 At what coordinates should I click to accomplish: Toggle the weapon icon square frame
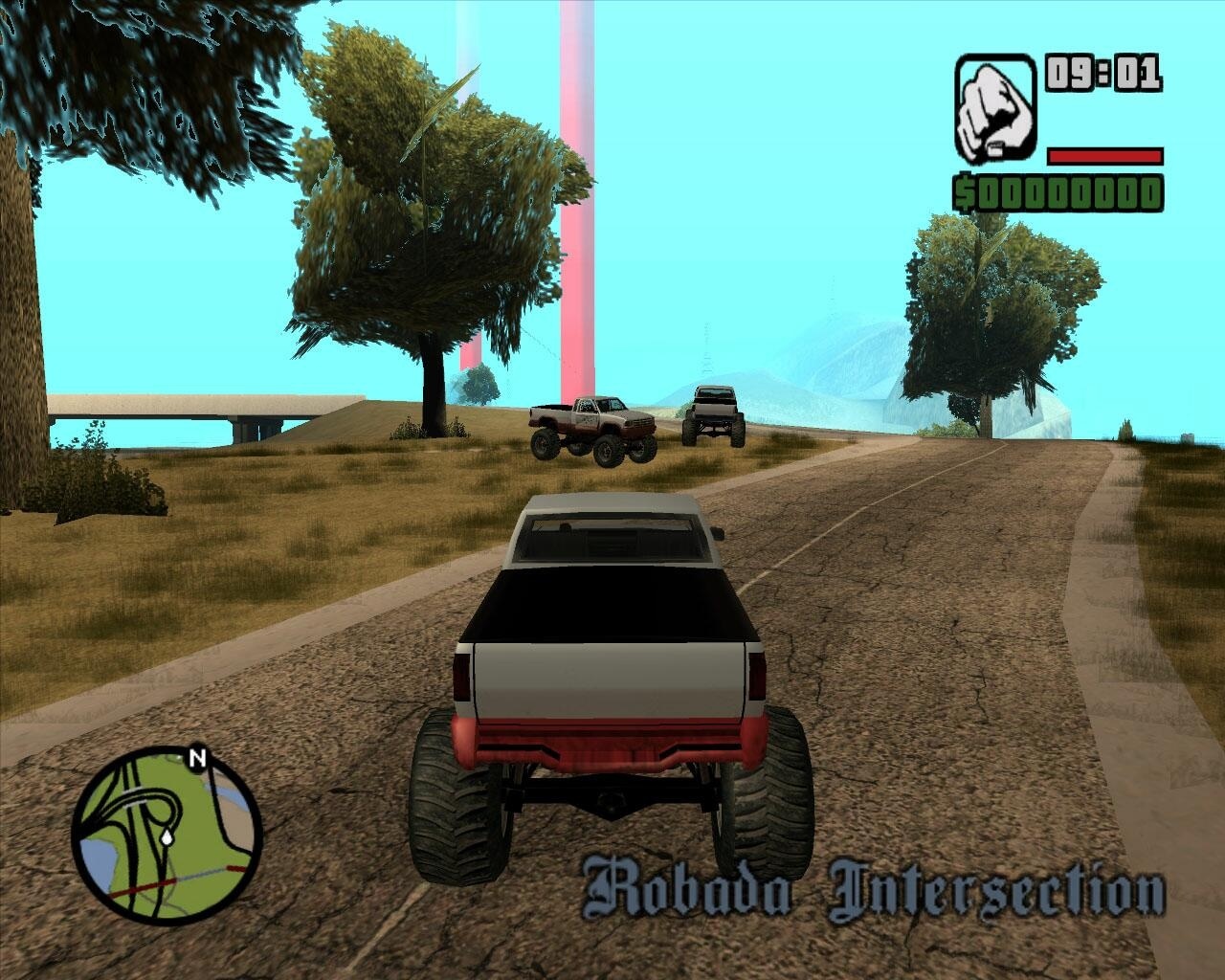coord(995,108)
